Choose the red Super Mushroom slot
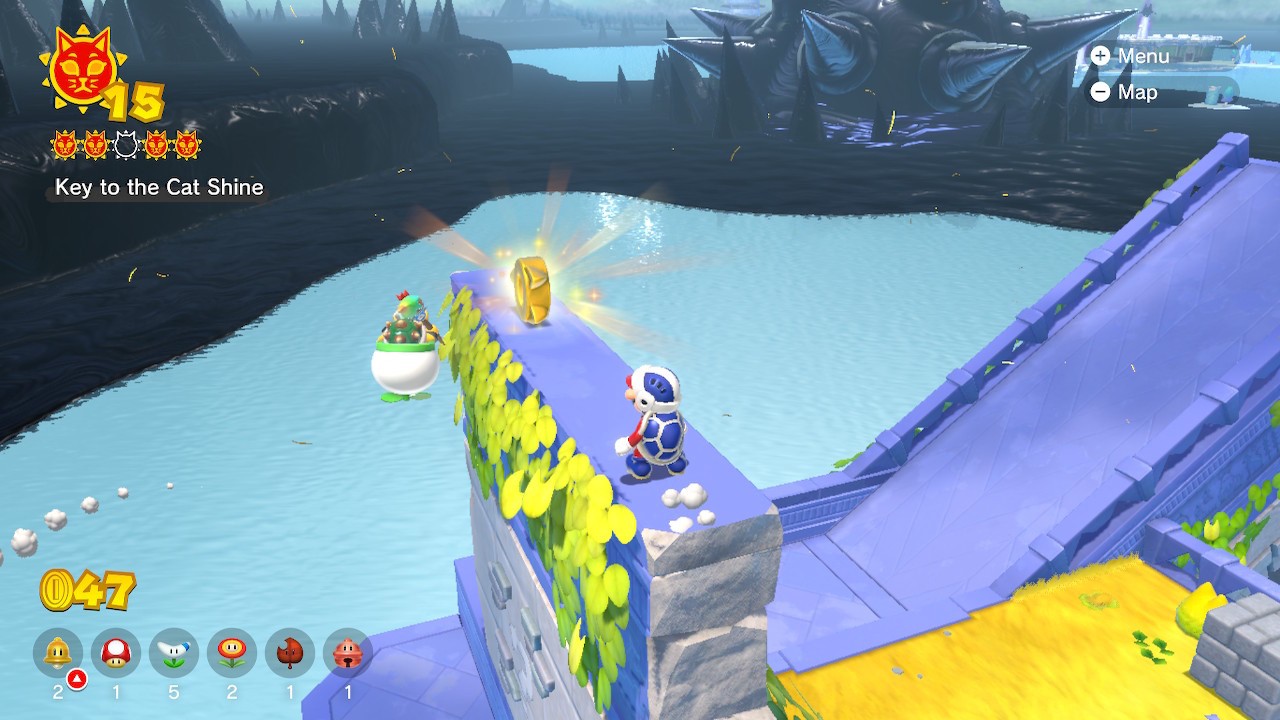The image size is (1280, 720). 116,653
